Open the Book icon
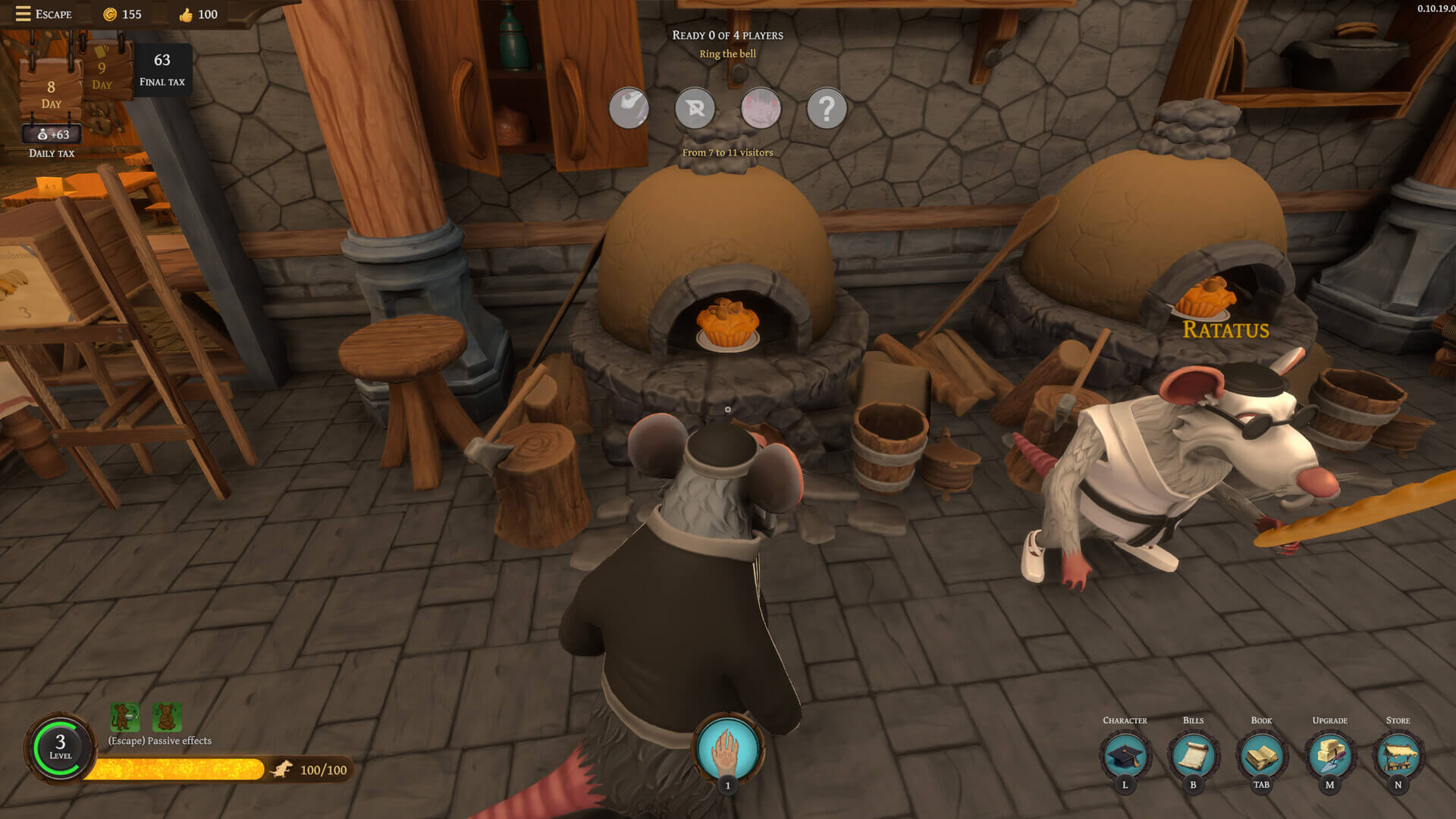The width and height of the screenshot is (1456, 819). click(x=1261, y=755)
